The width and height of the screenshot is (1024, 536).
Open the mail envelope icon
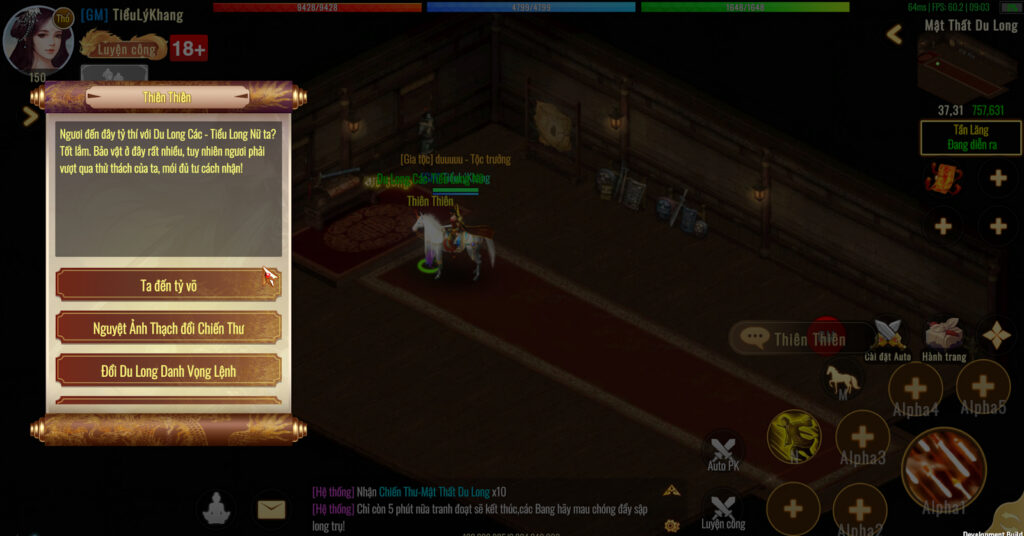click(x=271, y=509)
